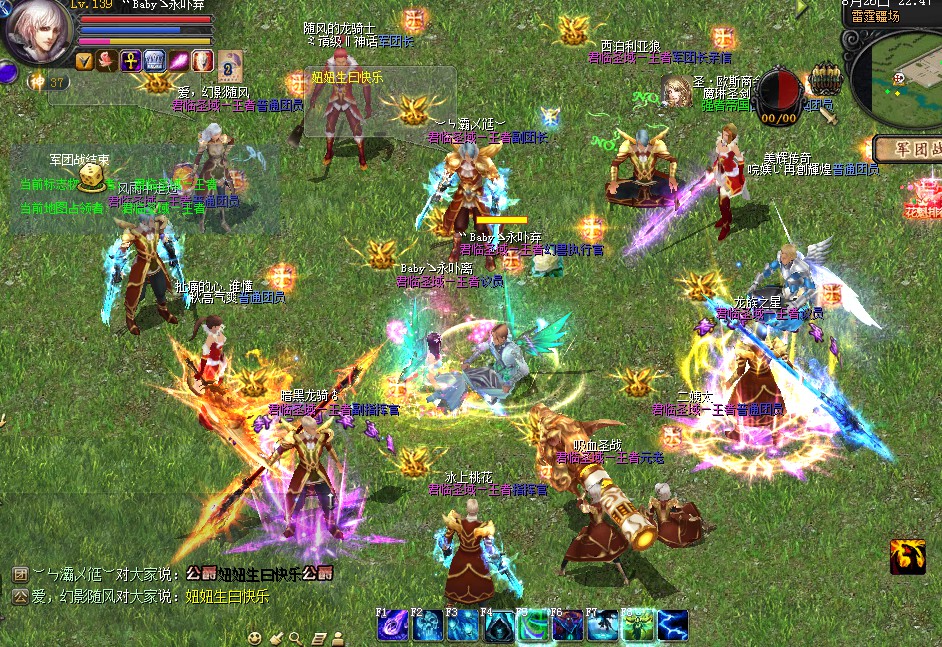Click the white-haired character portrait
This screenshot has height=647, width=942.
click(36, 30)
